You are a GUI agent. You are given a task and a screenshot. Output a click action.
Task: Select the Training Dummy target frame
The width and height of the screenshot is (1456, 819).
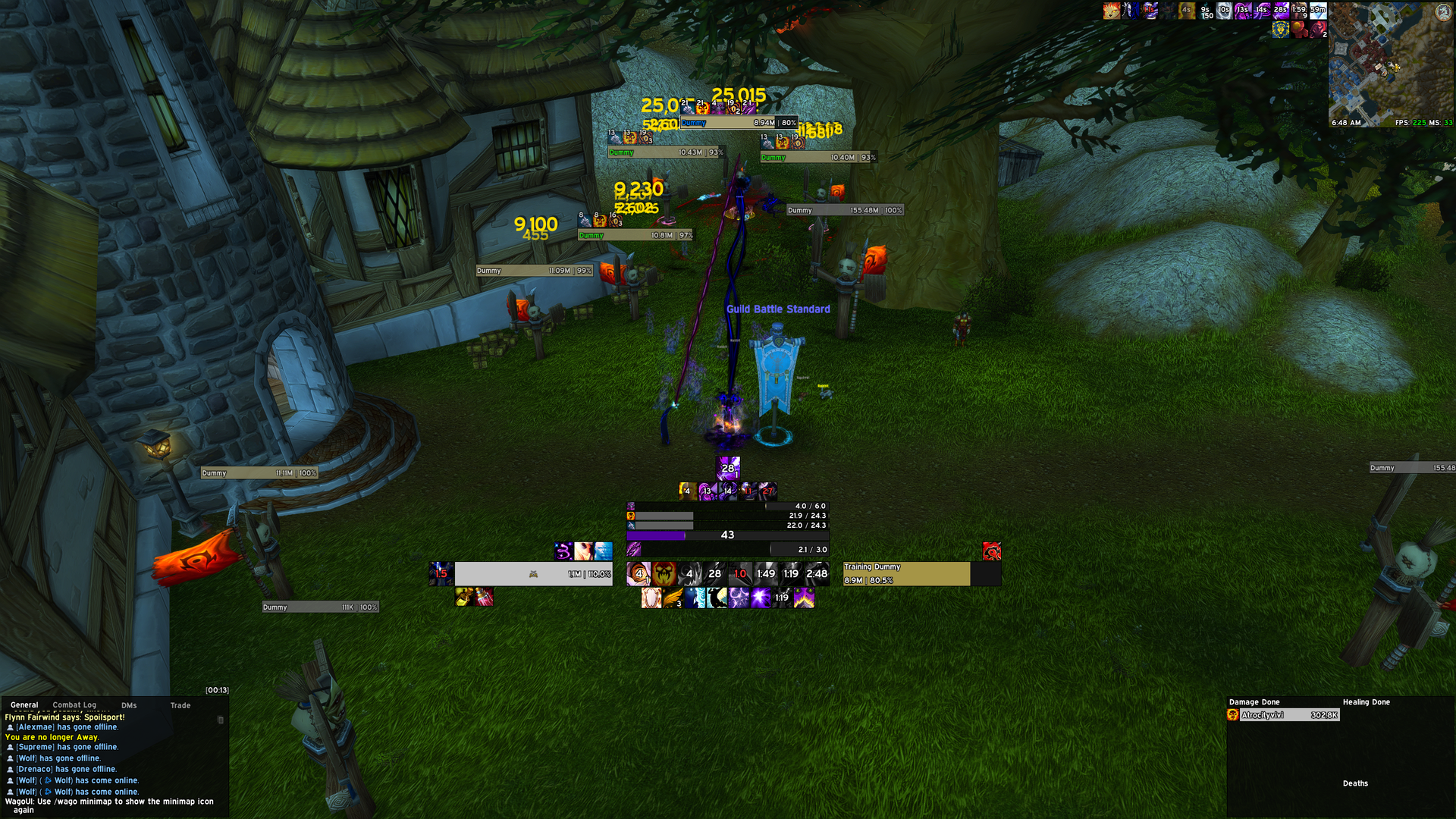(907, 574)
